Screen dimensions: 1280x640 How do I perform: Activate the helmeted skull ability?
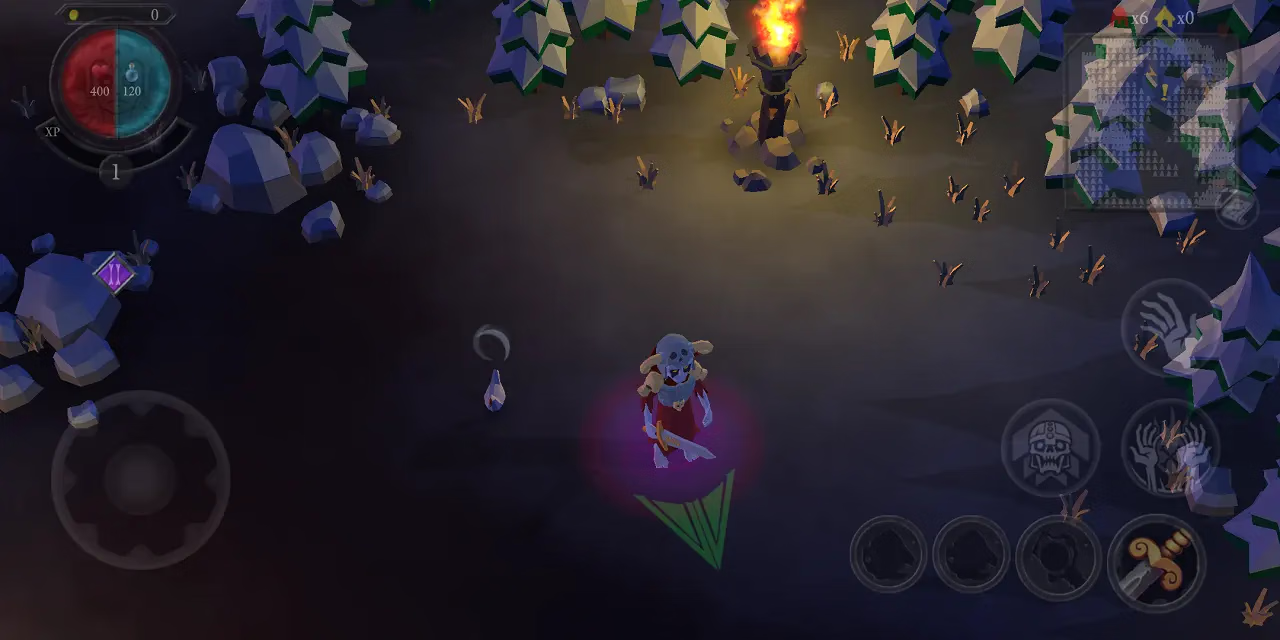(x=1050, y=447)
